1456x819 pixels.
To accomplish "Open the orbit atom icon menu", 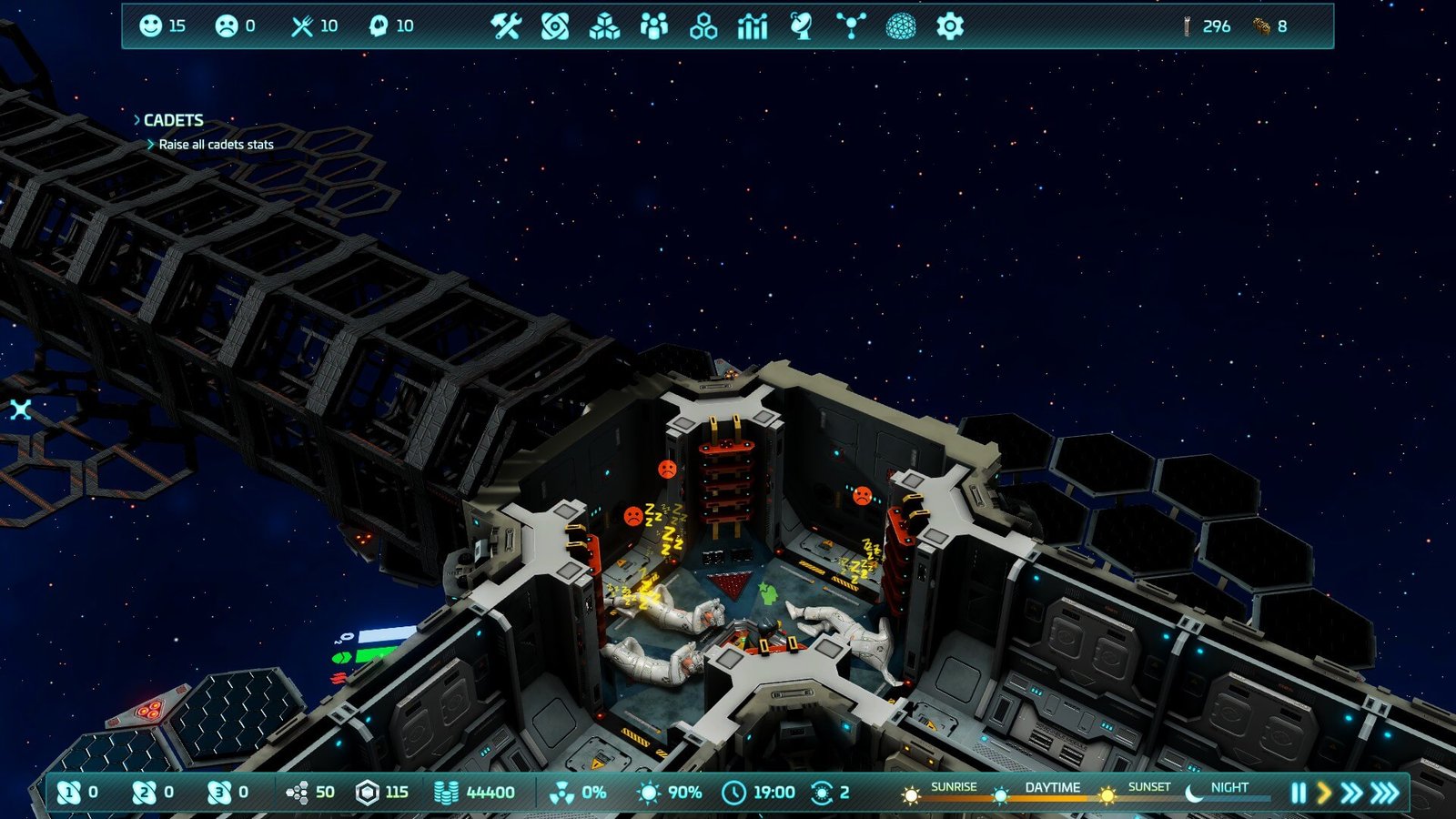I will [555, 26].
